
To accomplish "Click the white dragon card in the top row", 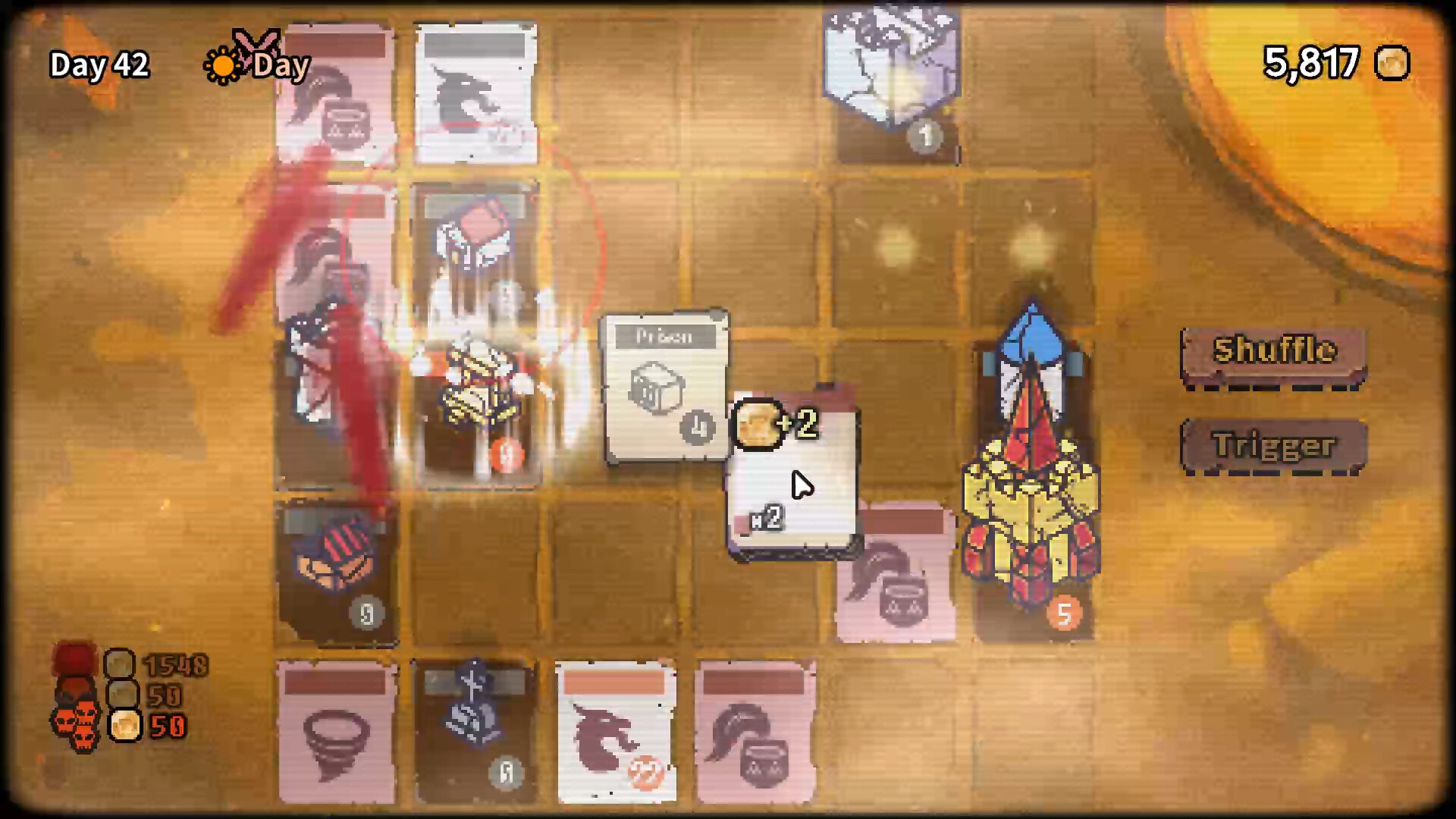I will (x=475, y=91).
